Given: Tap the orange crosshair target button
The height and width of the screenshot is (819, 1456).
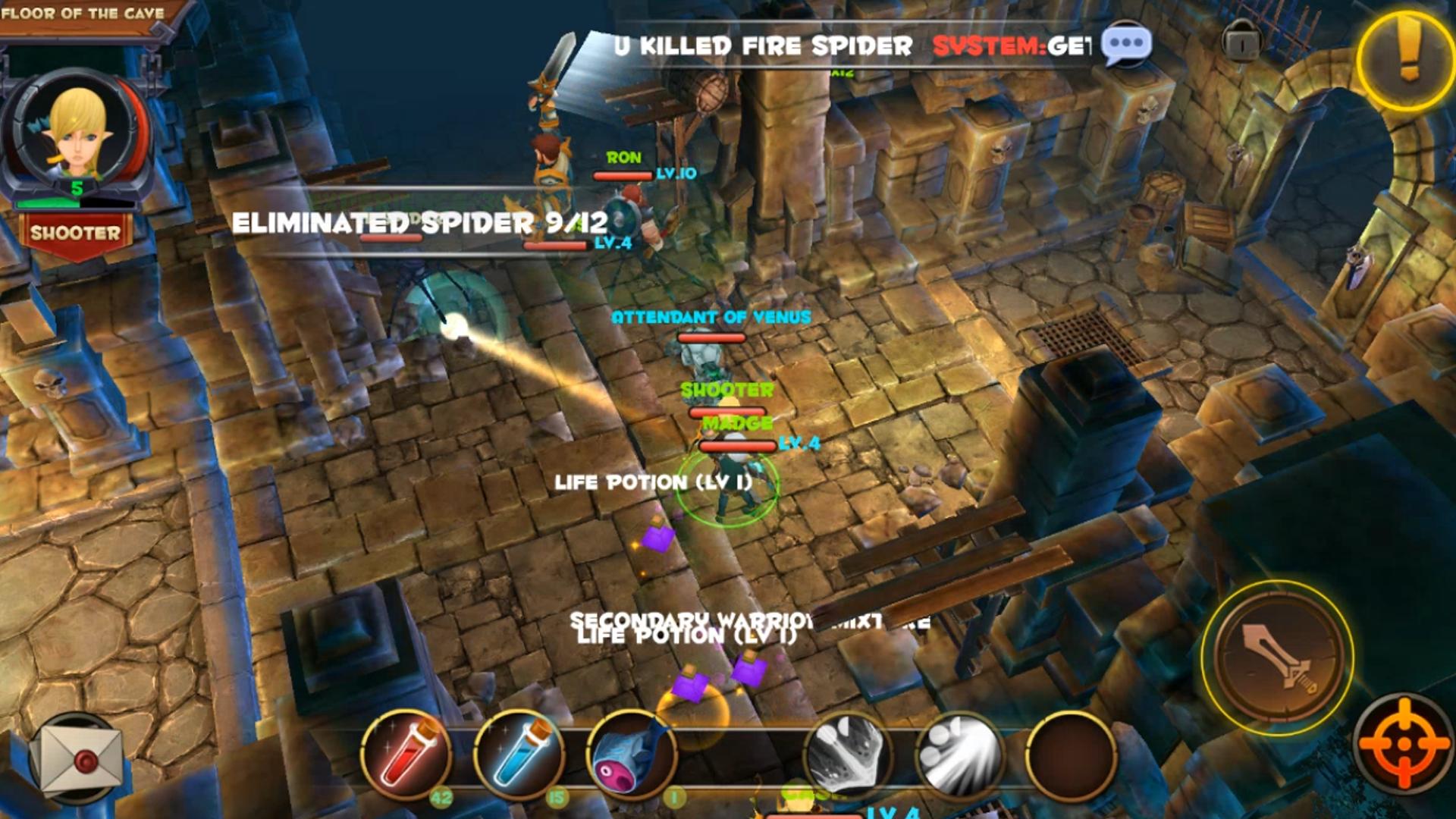Looking at the screenshot, I should (x=1404, y=743).
